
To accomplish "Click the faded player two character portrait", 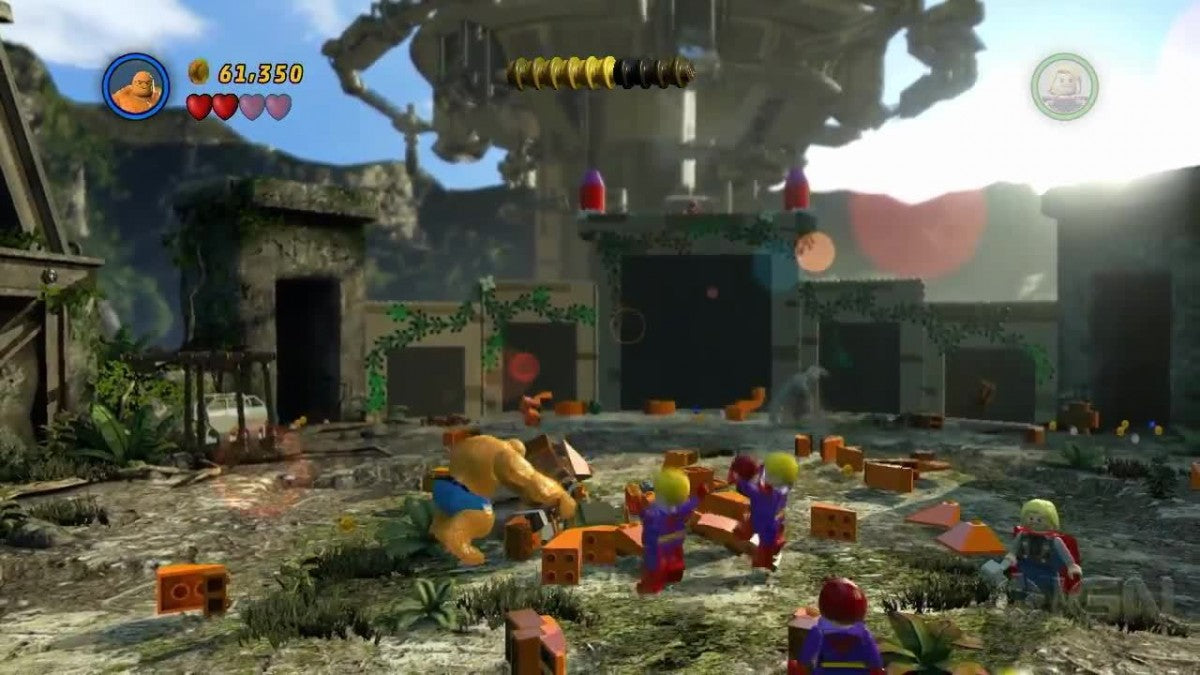I will 1064,87.
